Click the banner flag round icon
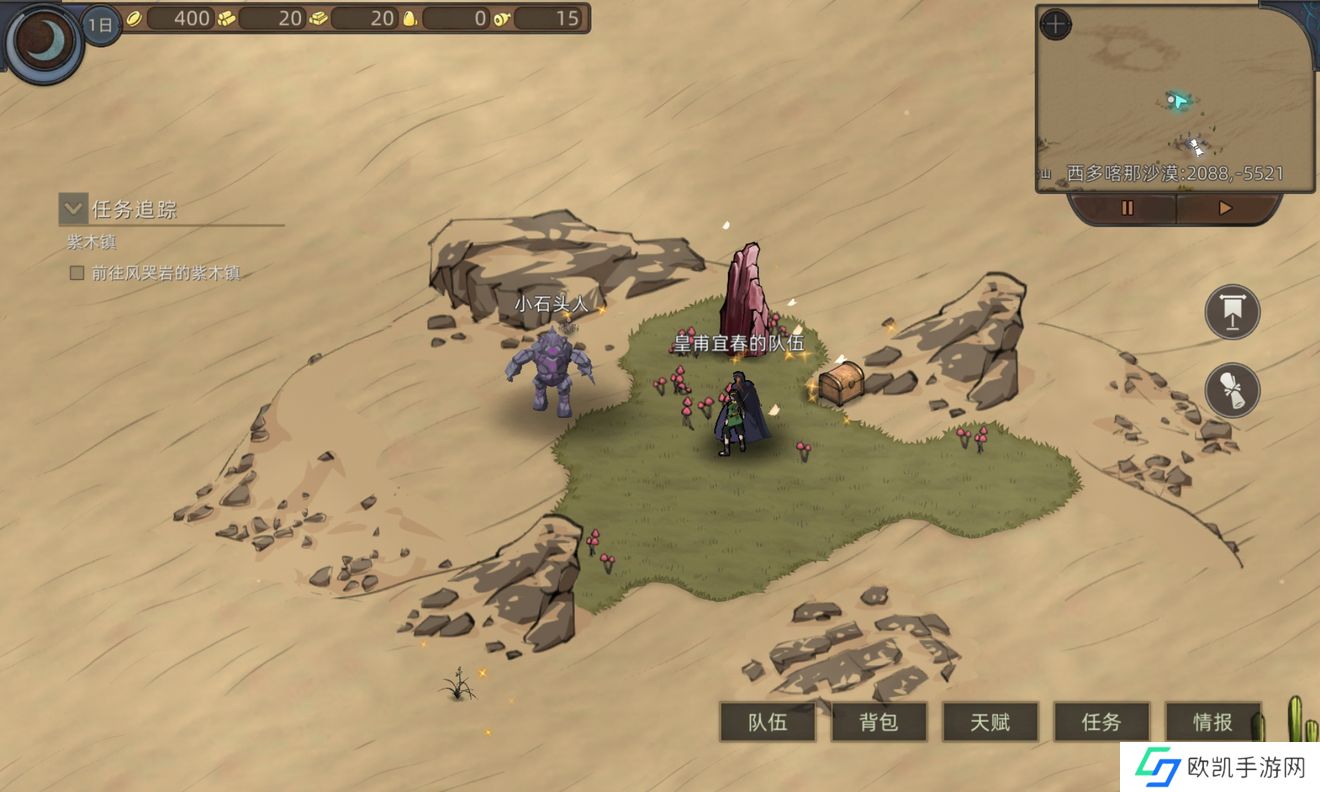 [x=1232, y=312]
